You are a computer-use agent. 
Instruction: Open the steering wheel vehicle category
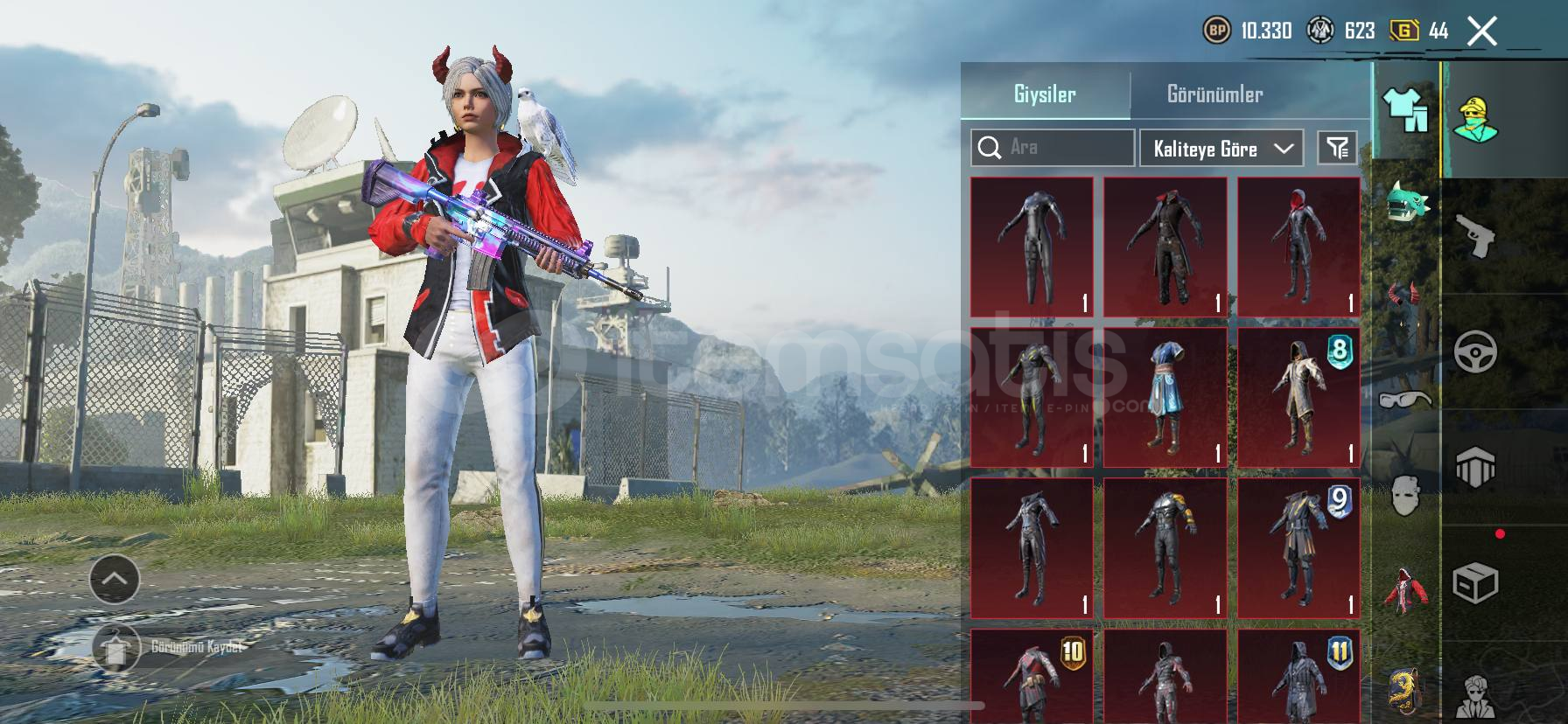click(x=1476, y=352)
